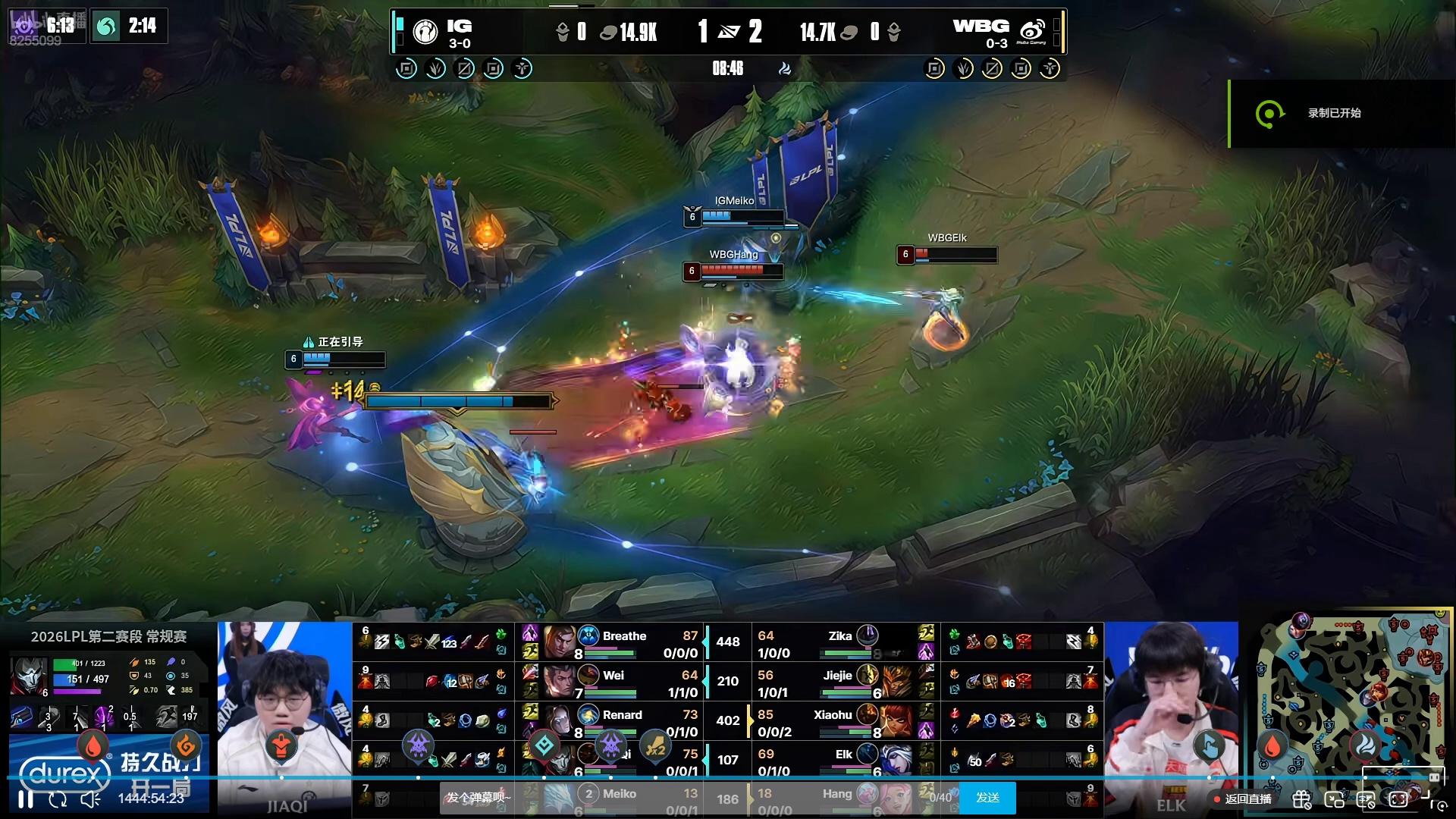1456x819 pixels.
Task: Select Jiejie's row on the scoreboard
Action: pos(834,682)
